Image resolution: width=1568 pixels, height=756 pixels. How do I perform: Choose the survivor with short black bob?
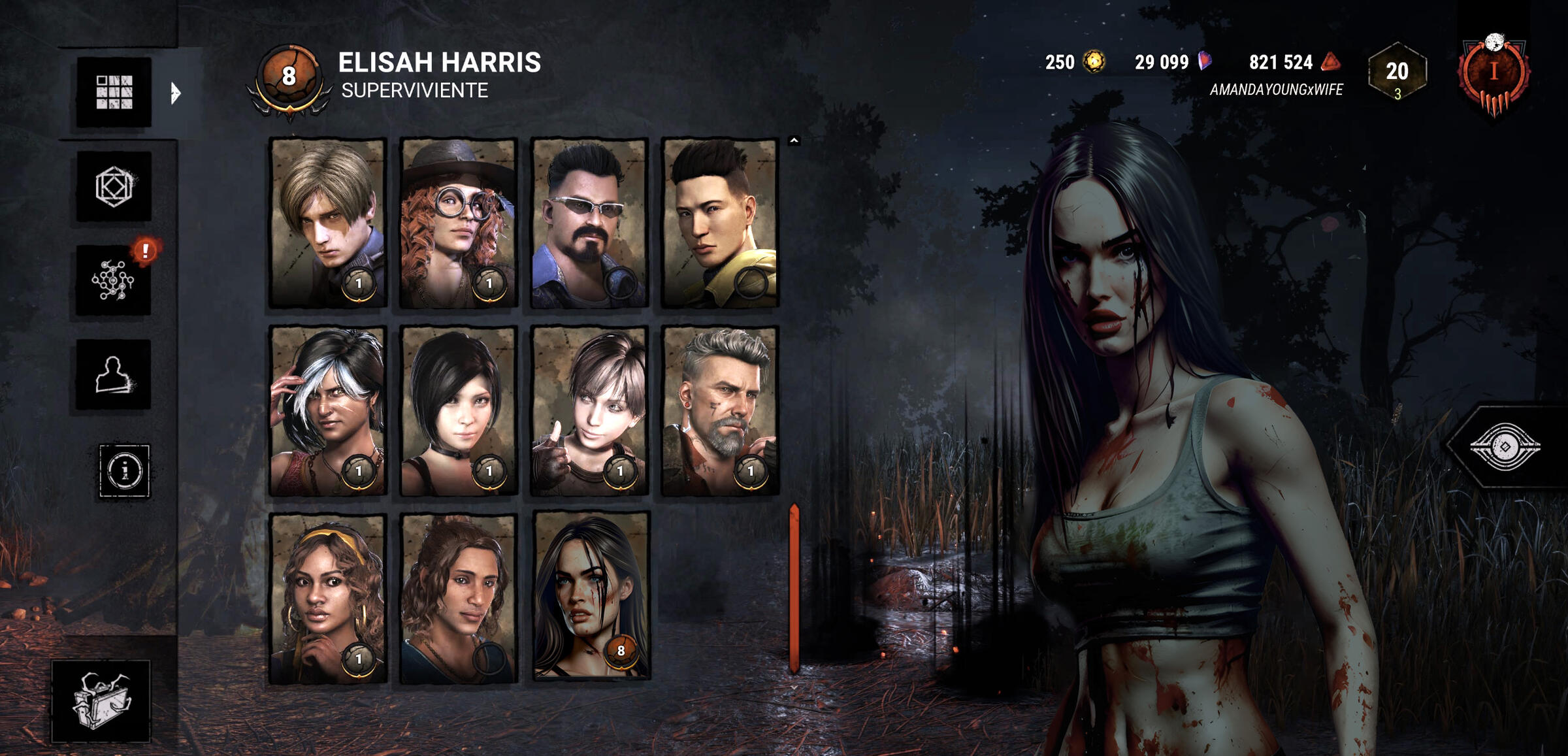[x=459, y=410]
